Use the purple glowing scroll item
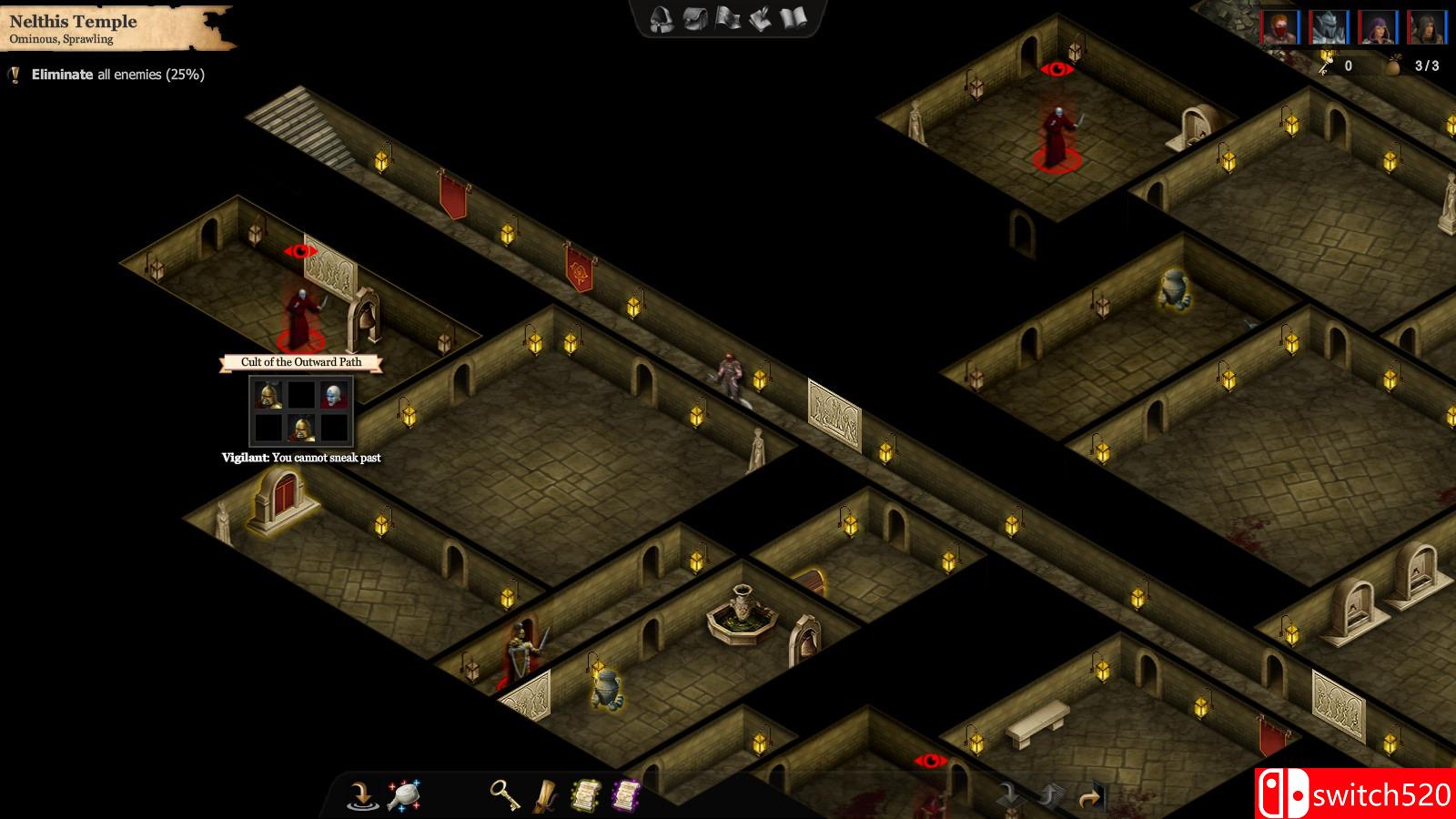This screenshot has width=1456, height=819. 628,795
